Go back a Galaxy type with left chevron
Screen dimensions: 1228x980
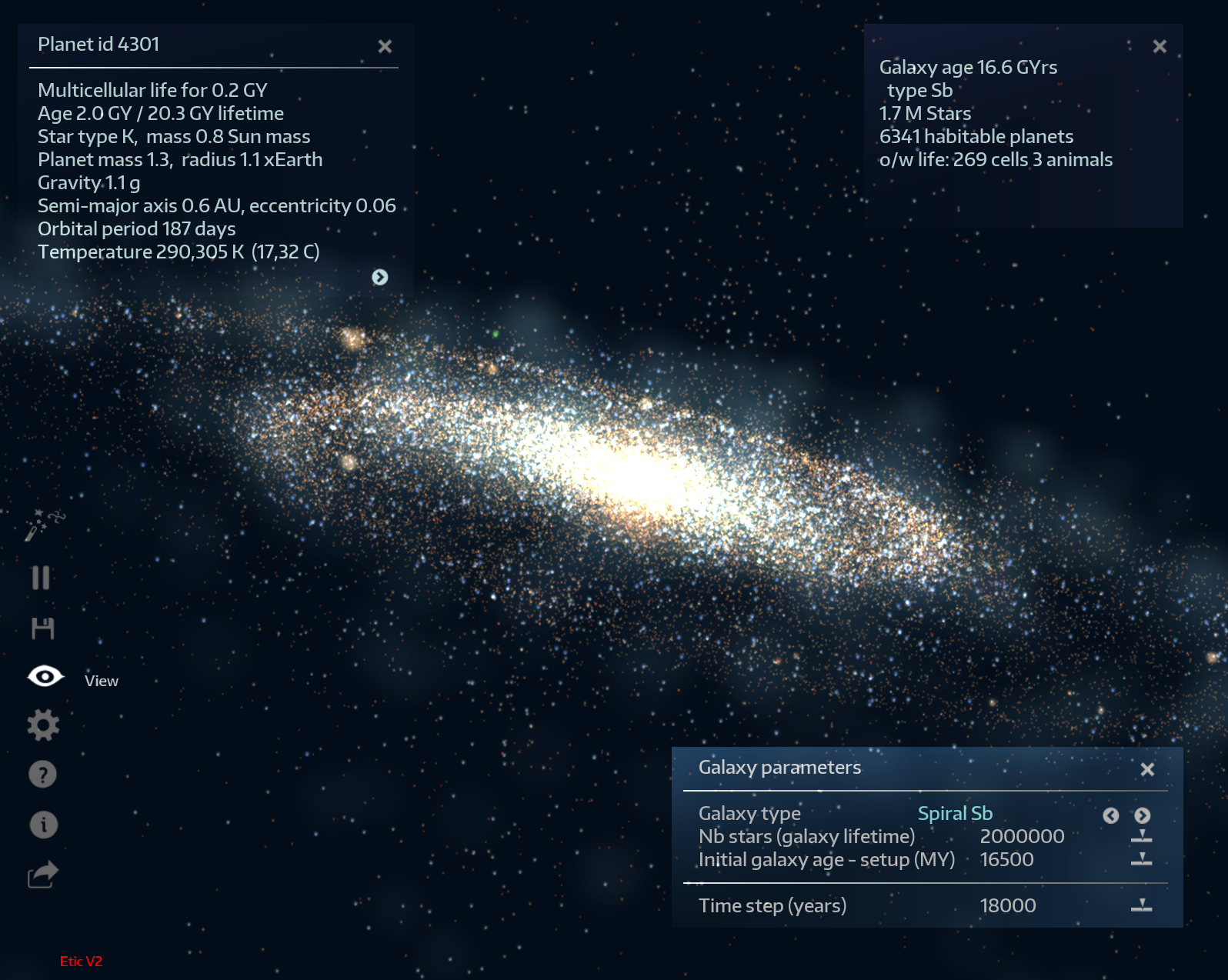(1110, 815)
